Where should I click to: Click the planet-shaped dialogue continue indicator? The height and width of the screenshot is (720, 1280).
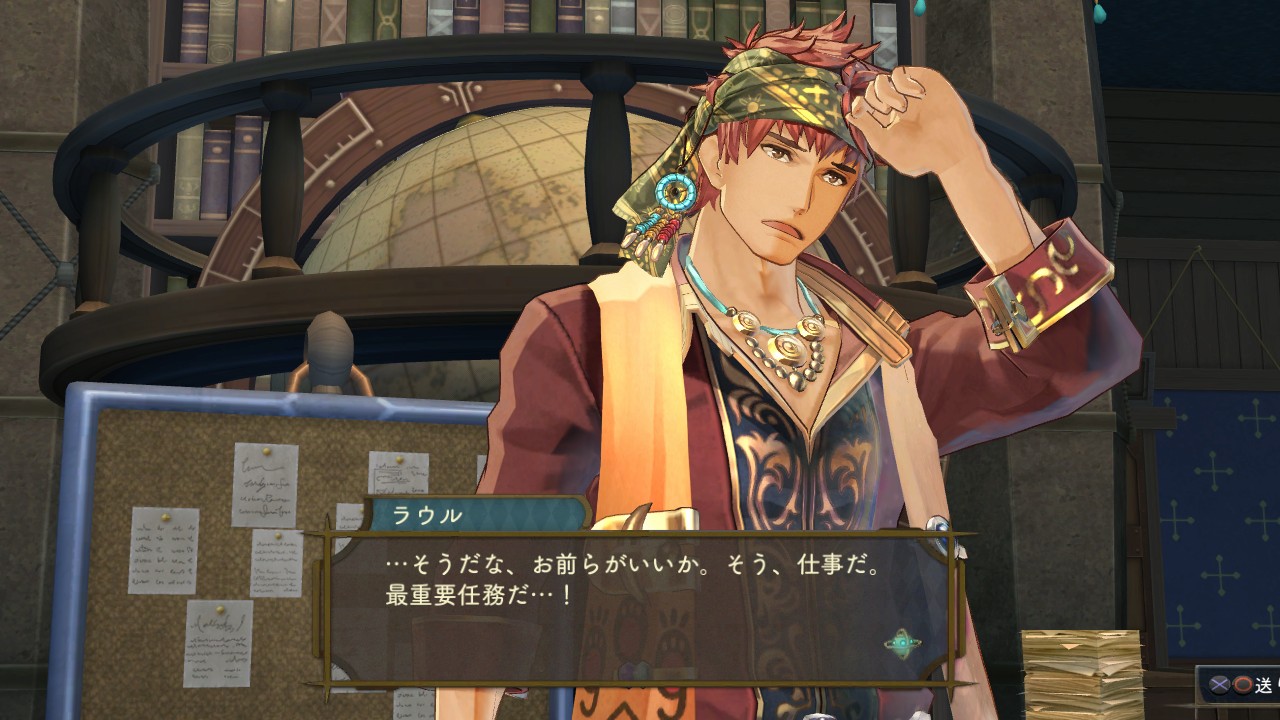click(x=902, y=643)
